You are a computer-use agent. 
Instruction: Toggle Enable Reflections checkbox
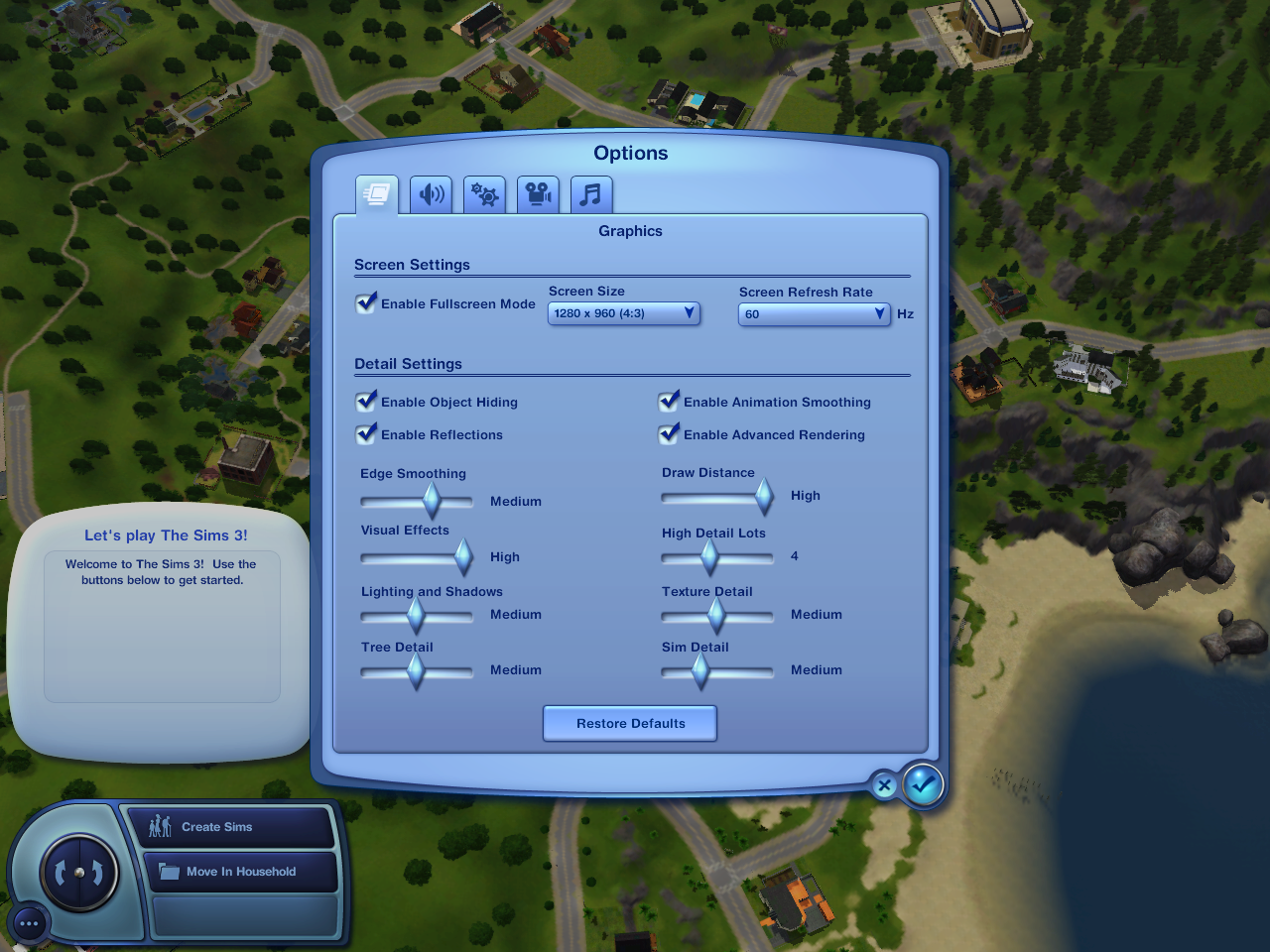[x=367, y=433]
